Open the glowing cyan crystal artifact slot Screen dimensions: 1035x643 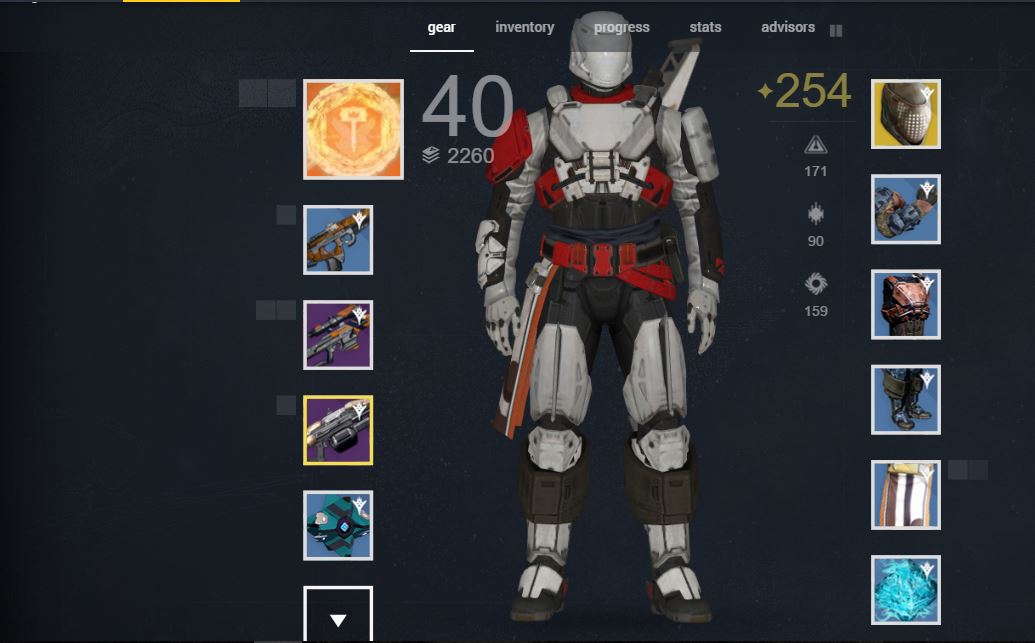click(x=906, y=590)
